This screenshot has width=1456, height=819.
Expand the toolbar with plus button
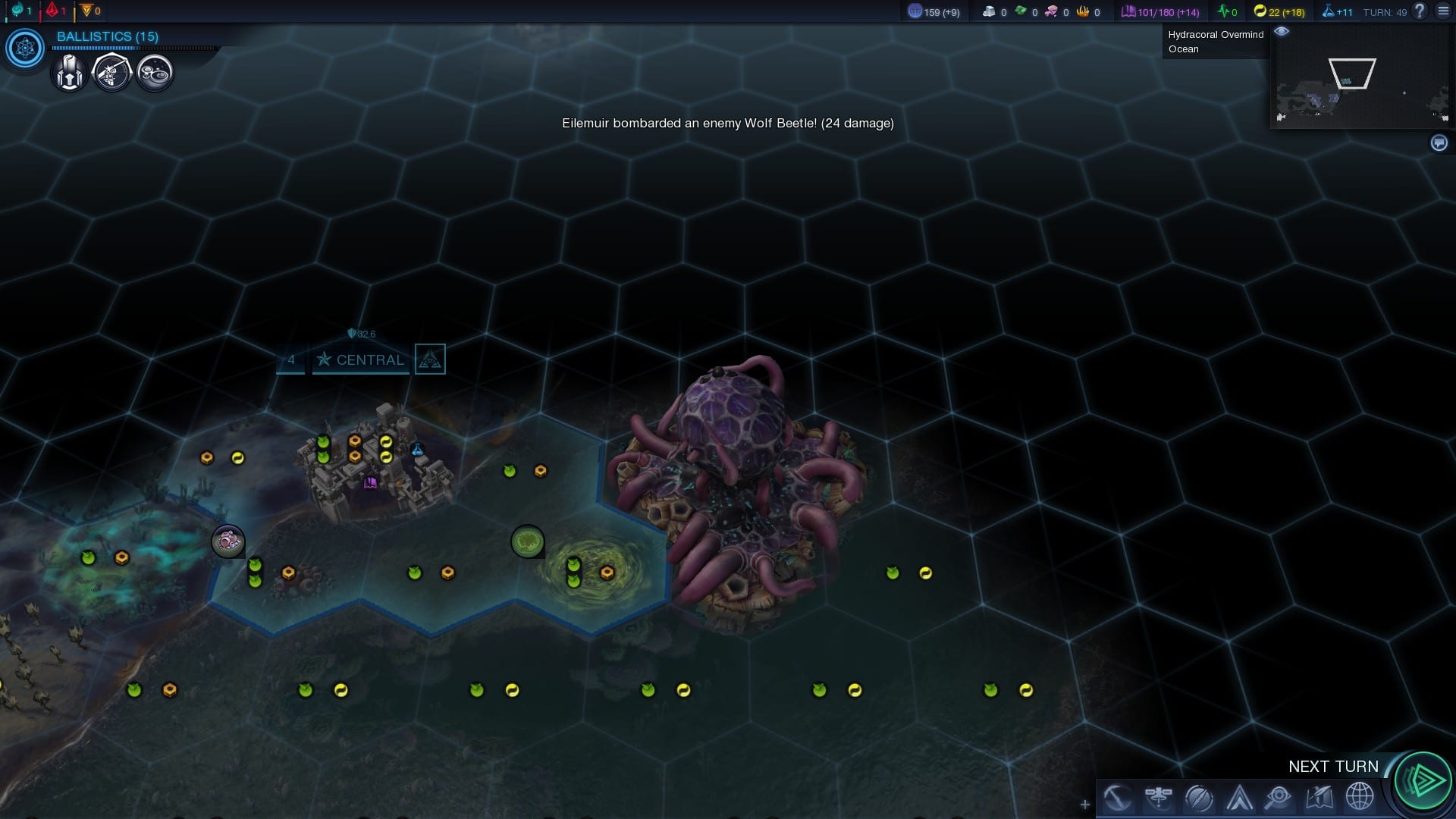click(1085, 805)
